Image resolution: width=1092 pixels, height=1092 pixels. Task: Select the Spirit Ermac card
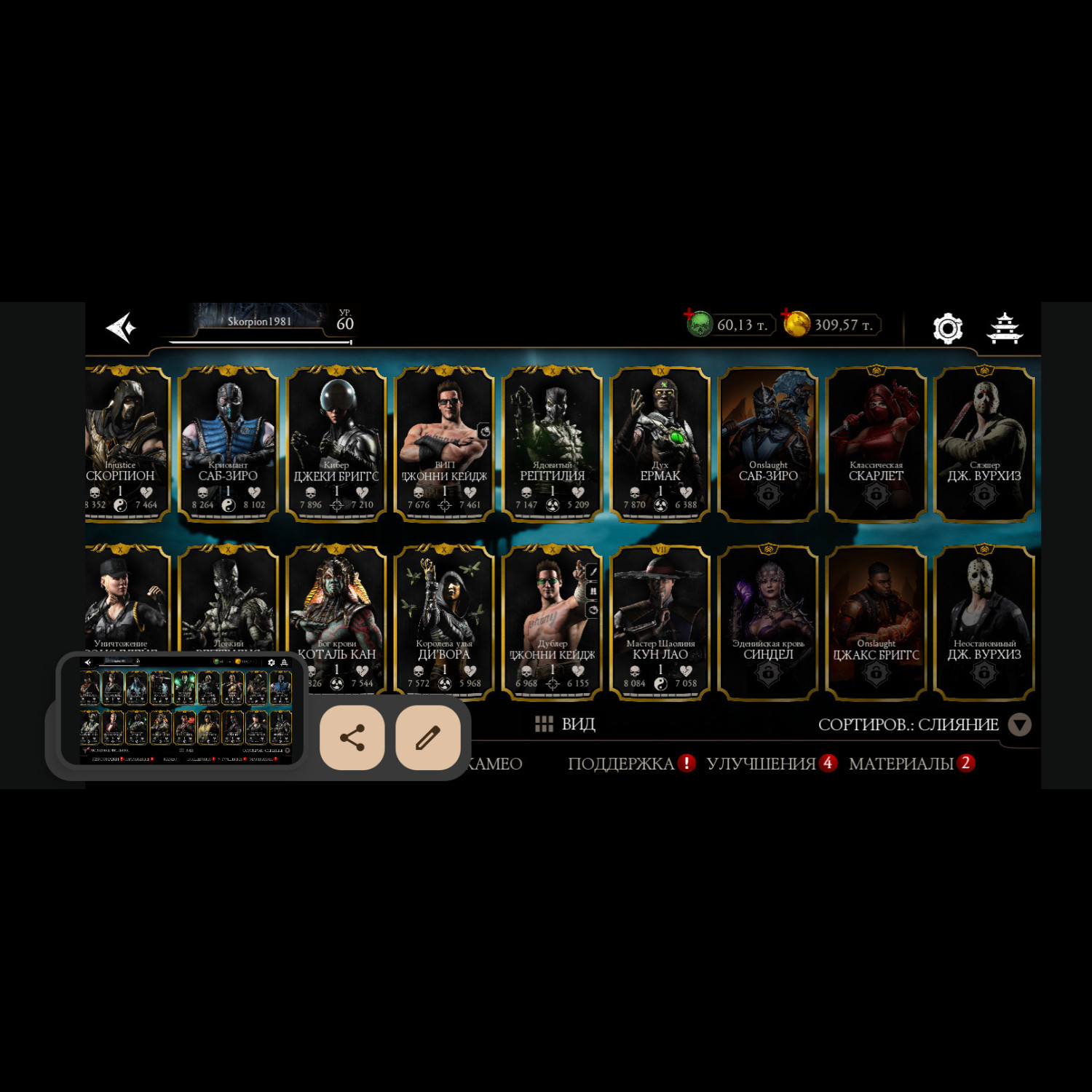(660, 444)
